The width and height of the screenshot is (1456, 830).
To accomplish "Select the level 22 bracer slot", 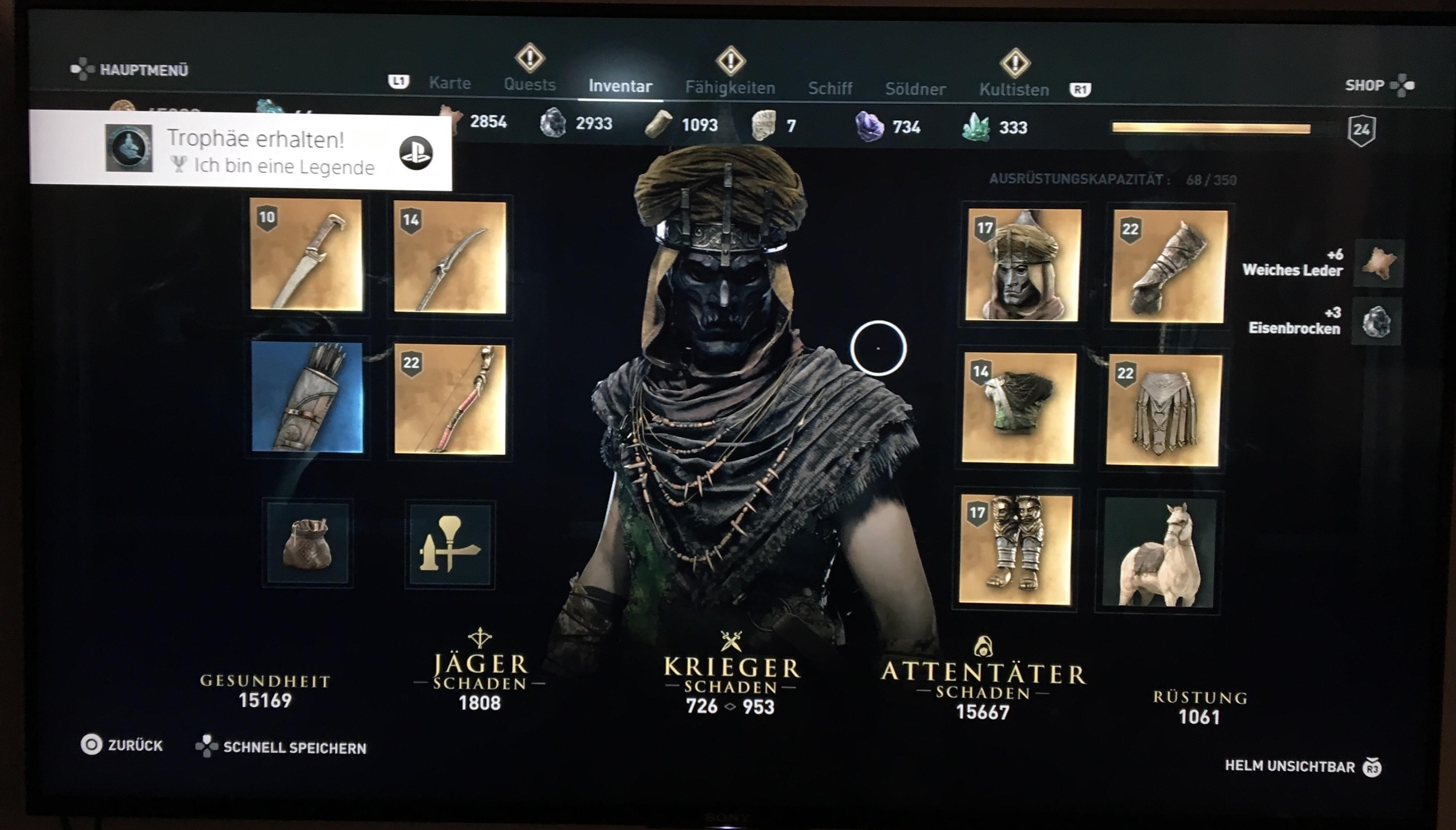I will point(1168,266).
